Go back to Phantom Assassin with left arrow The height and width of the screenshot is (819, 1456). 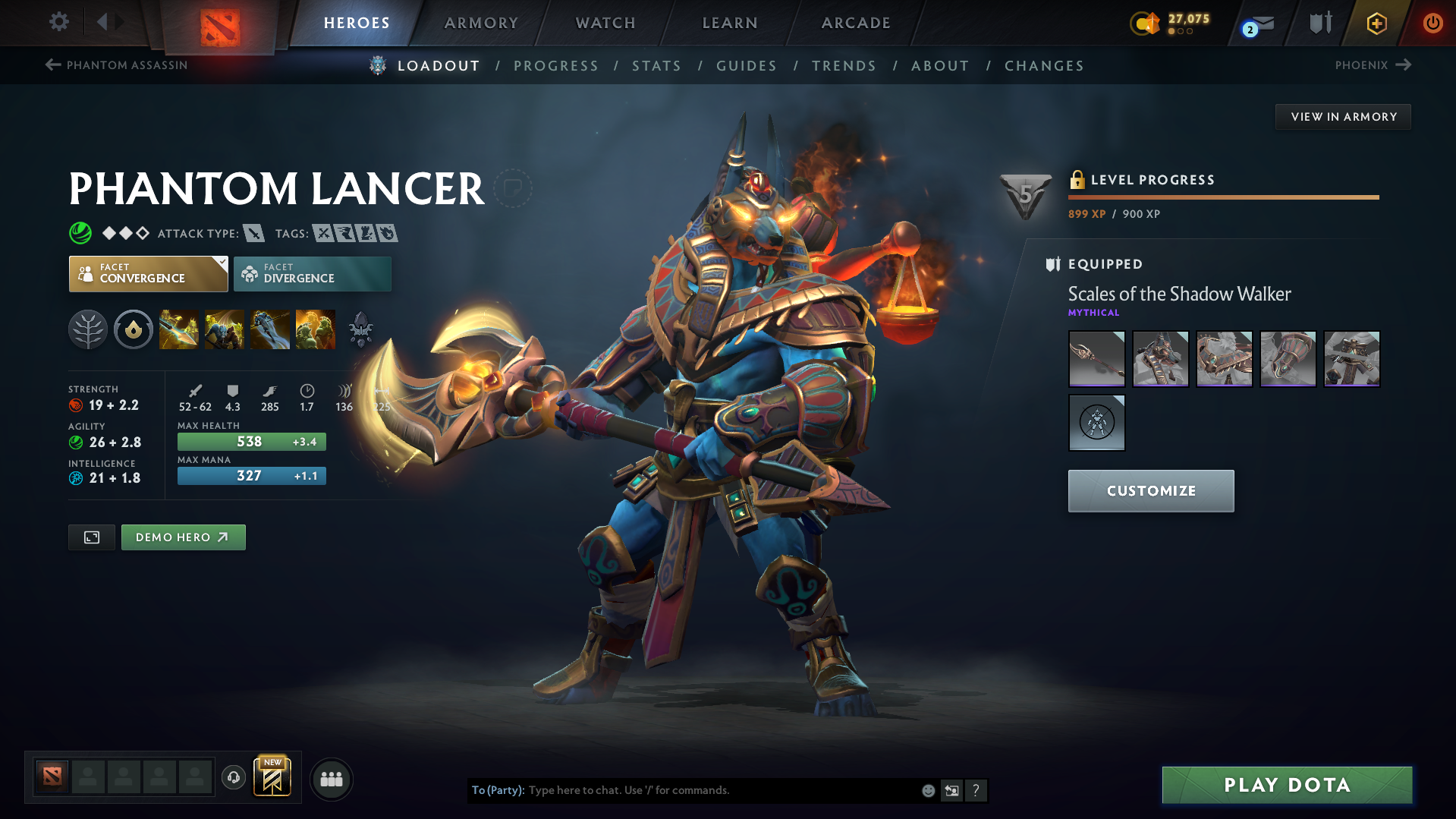coord(52,65)
